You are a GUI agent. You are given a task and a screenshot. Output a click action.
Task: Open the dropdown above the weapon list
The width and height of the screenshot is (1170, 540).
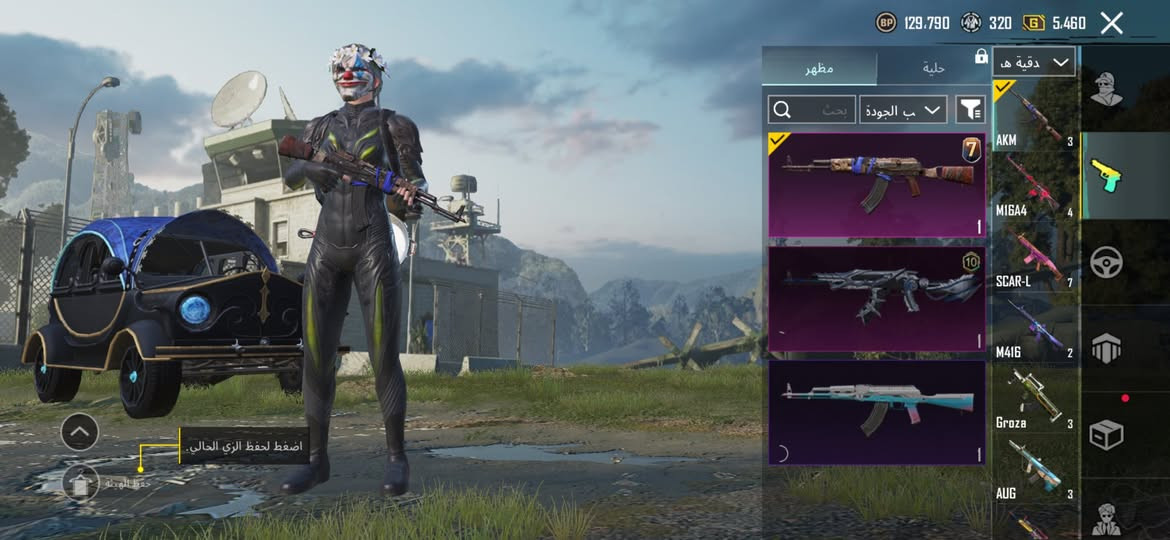pos(1034,62)
